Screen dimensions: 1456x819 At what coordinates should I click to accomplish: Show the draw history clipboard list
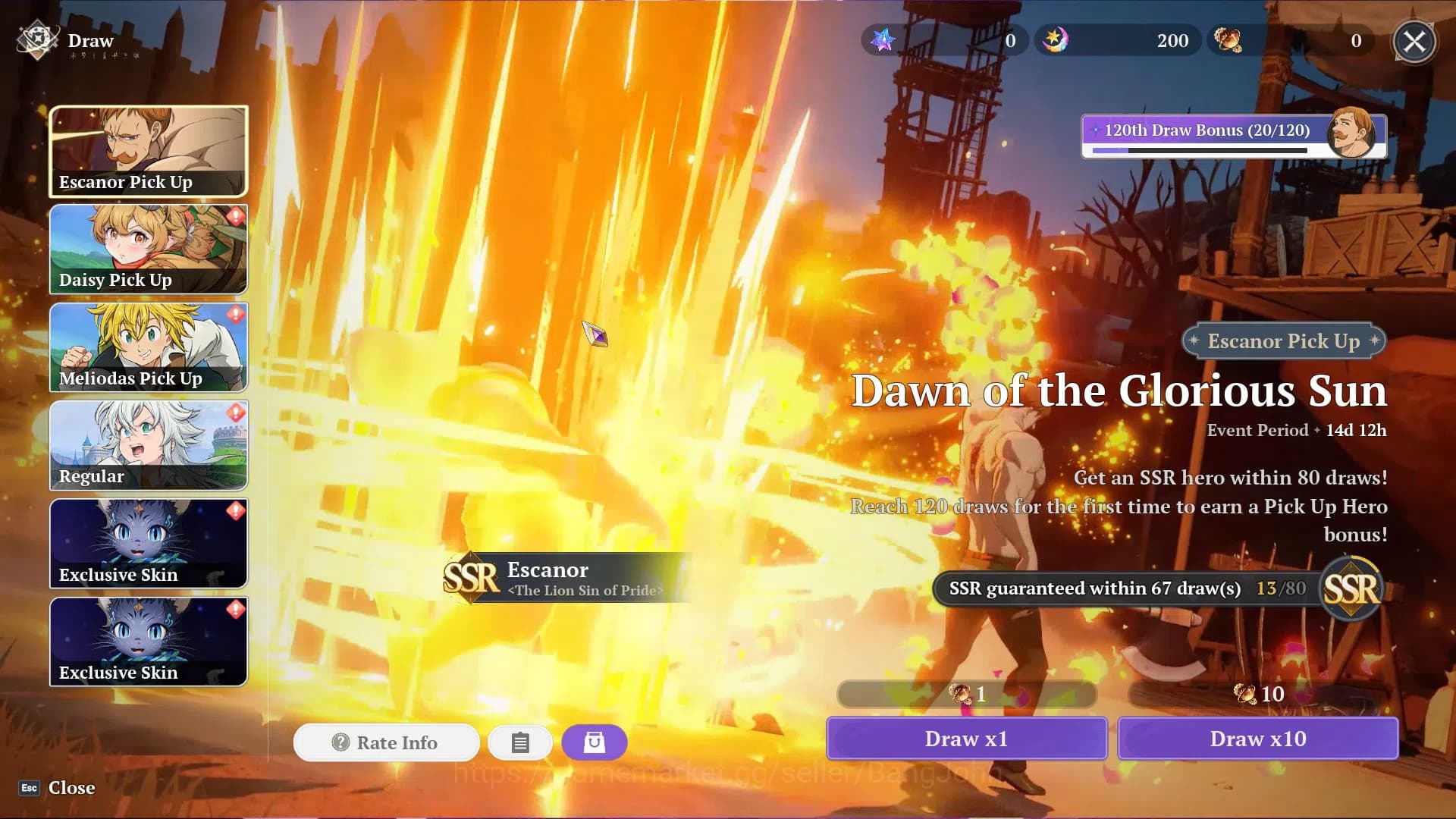coord(520,742)
